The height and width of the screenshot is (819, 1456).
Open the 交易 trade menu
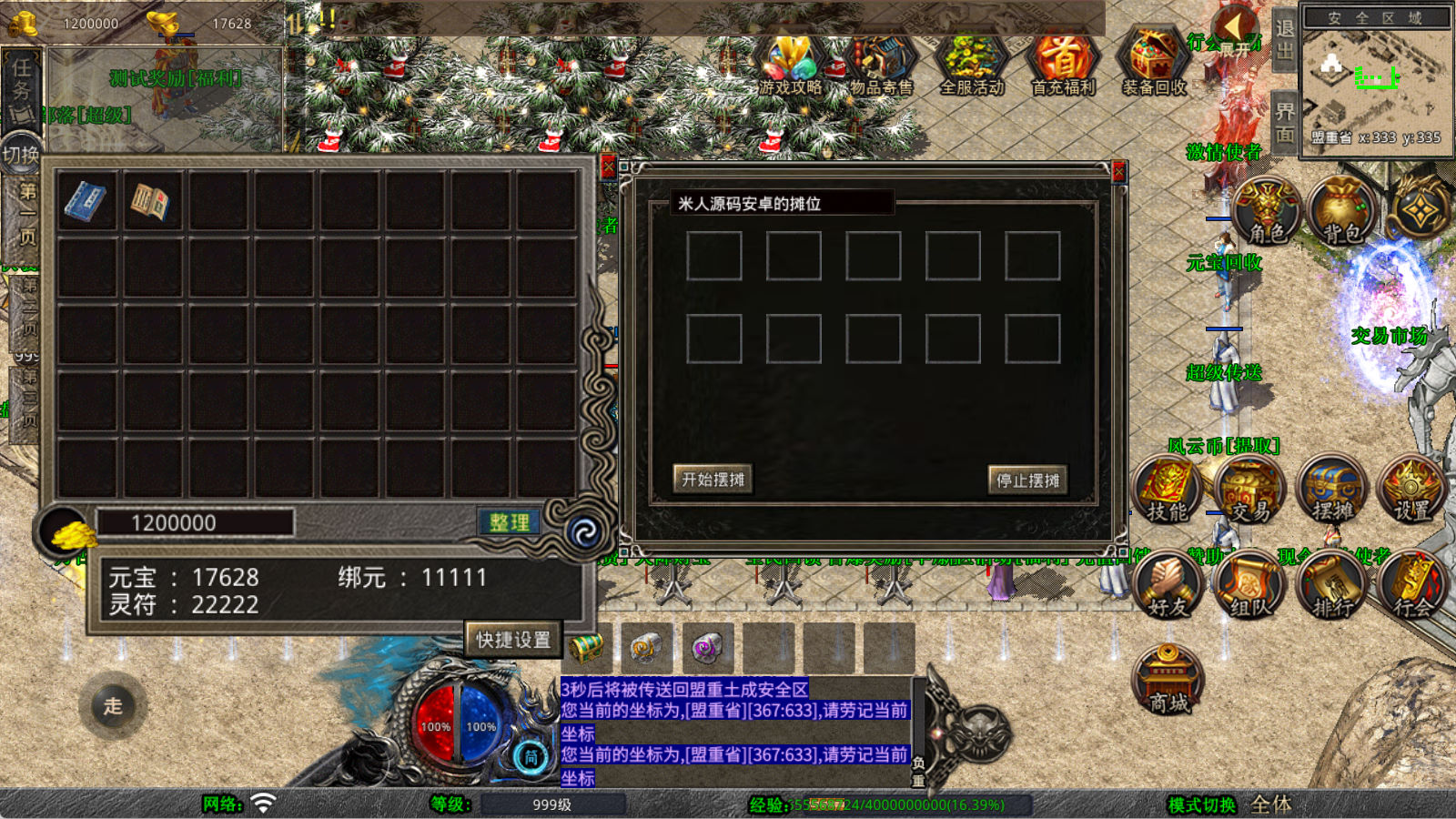pos(1250,491)
